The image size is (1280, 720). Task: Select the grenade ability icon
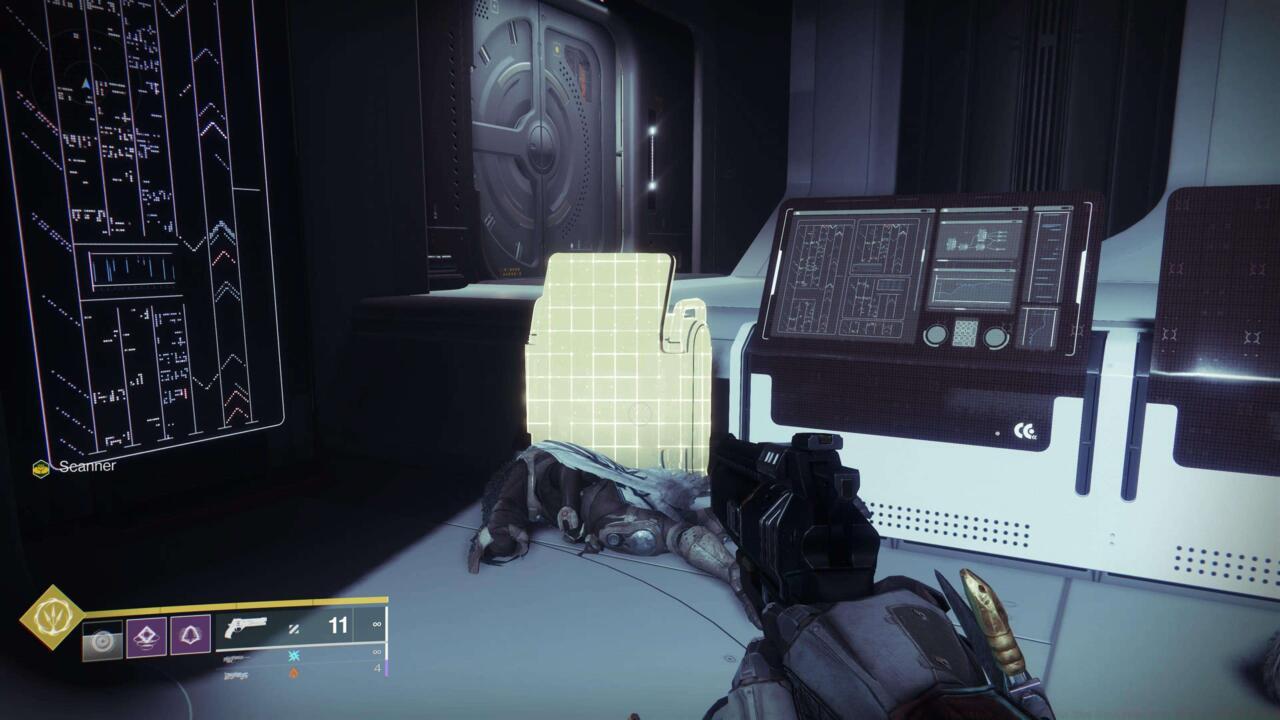pos(147,636)
